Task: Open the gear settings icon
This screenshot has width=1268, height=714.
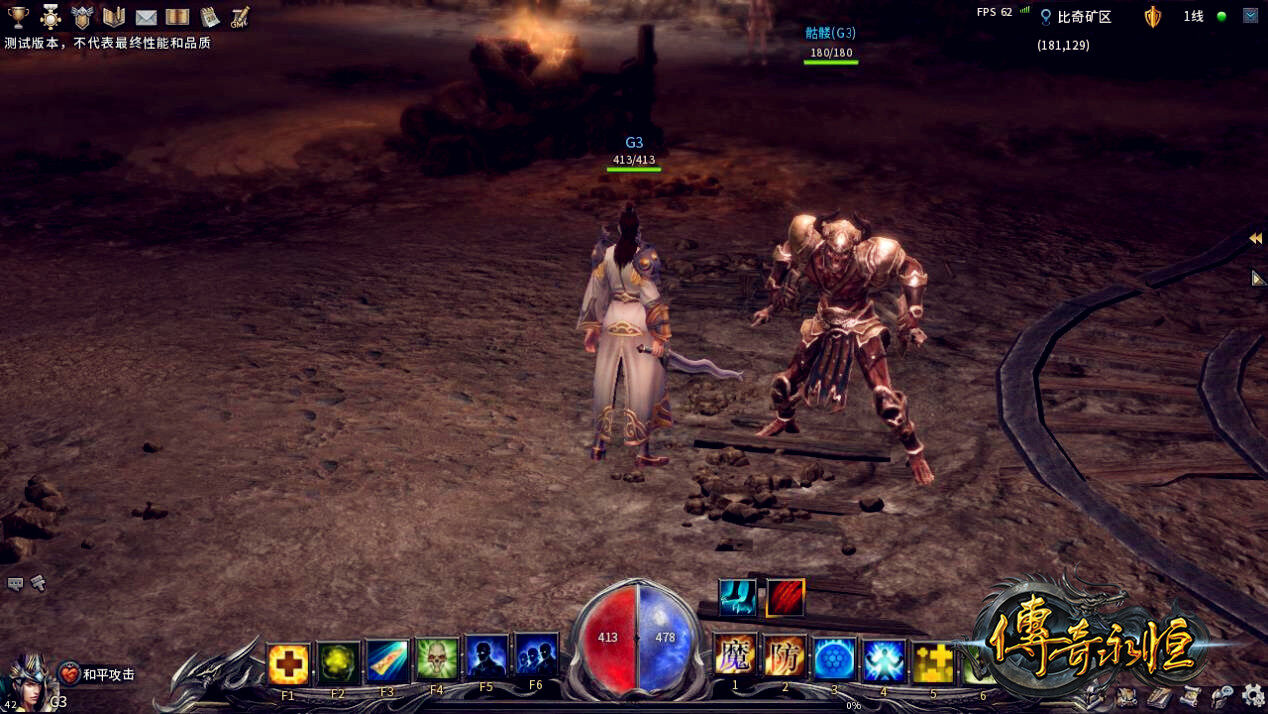Action: click(1252, 694)
